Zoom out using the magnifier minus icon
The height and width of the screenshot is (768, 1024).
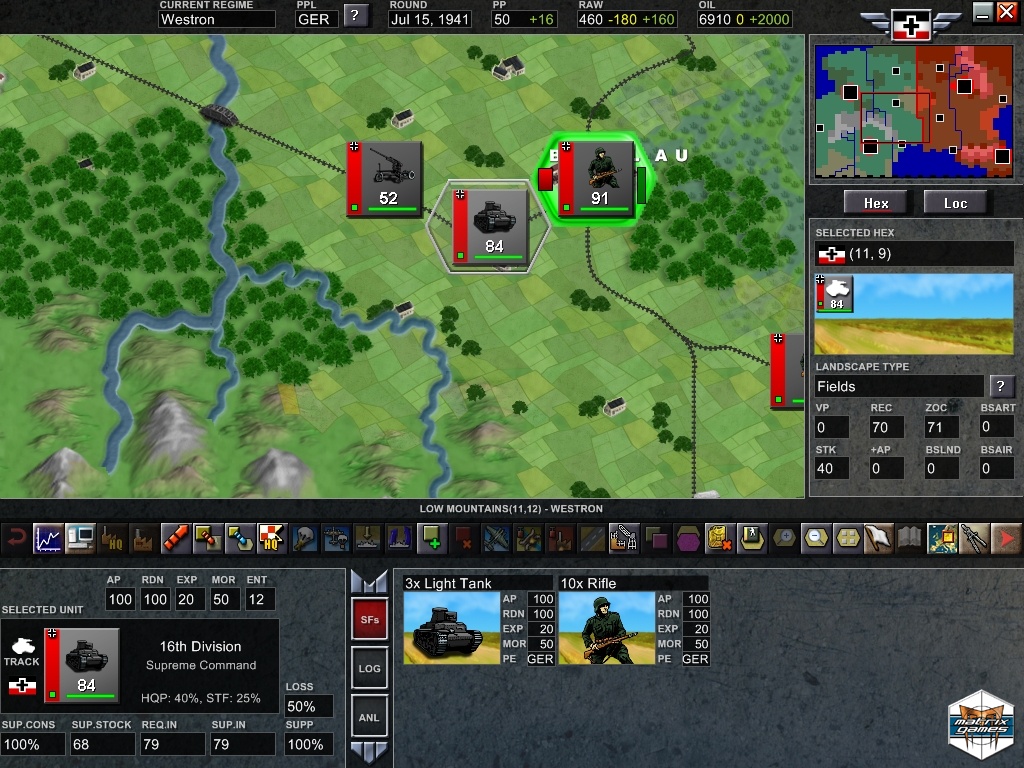(x=817, y=538)
